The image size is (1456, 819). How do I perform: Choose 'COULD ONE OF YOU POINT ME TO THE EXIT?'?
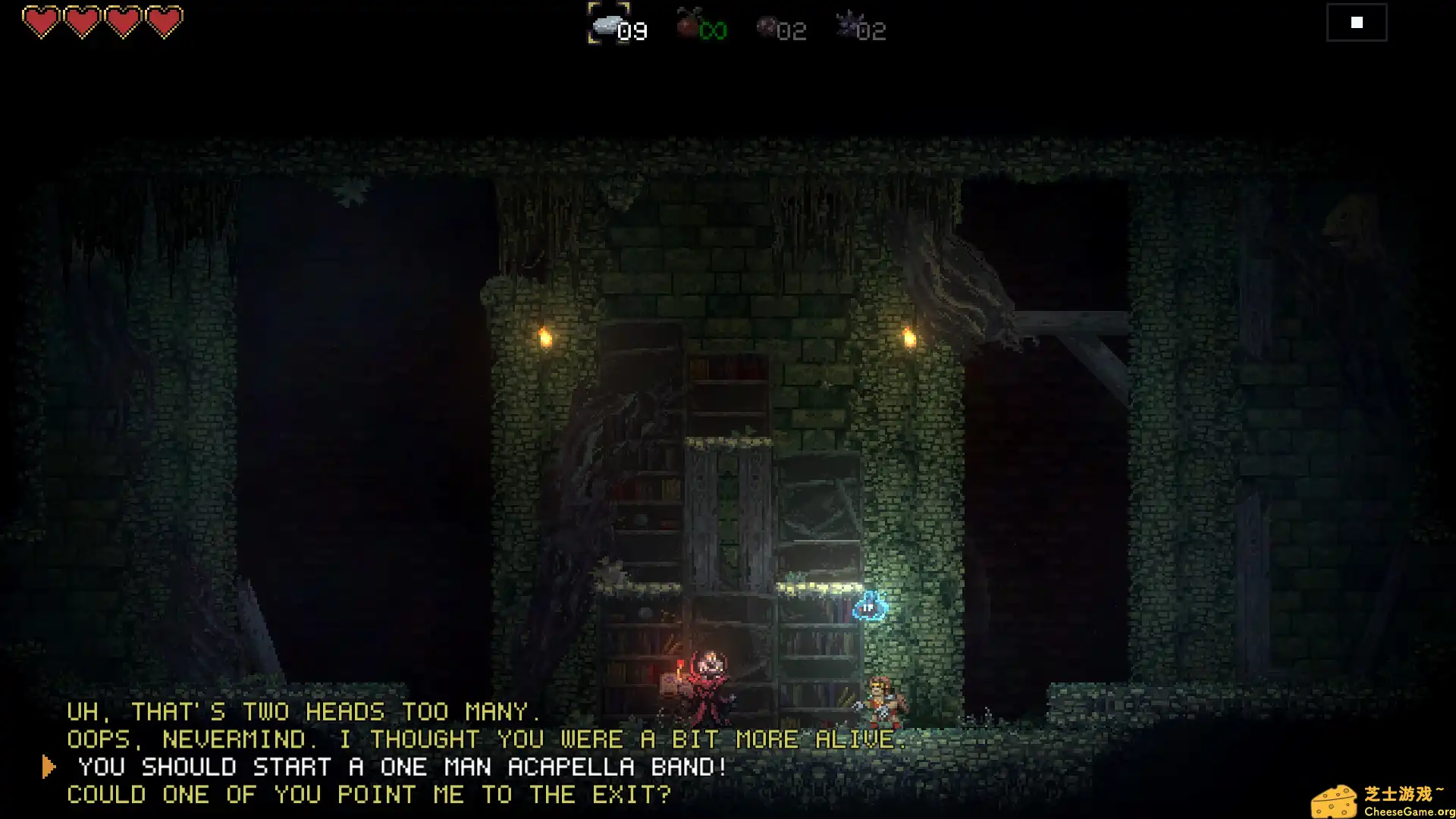click(369, 795)
